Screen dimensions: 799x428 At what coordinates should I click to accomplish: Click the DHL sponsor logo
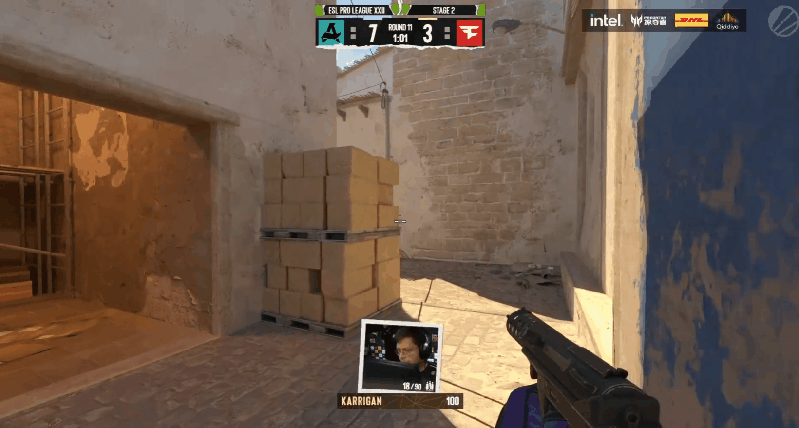point(692,20)
